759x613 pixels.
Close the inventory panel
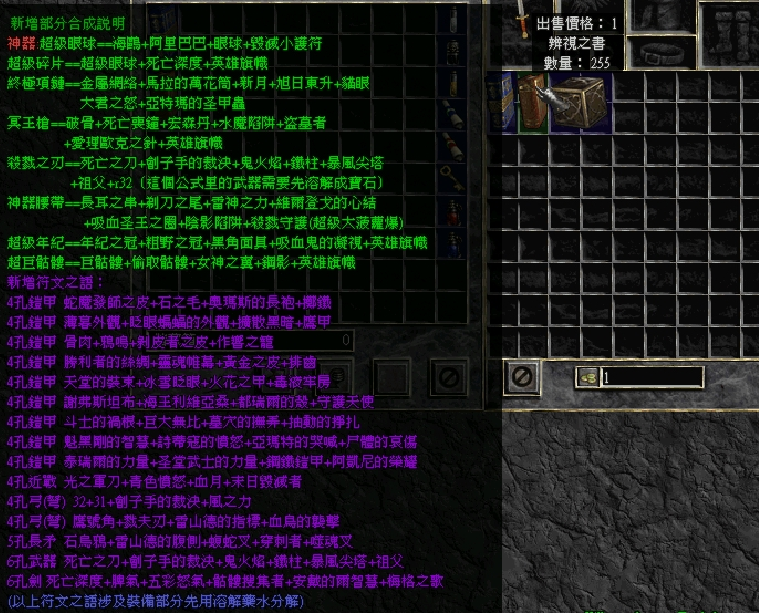[521, 377]
